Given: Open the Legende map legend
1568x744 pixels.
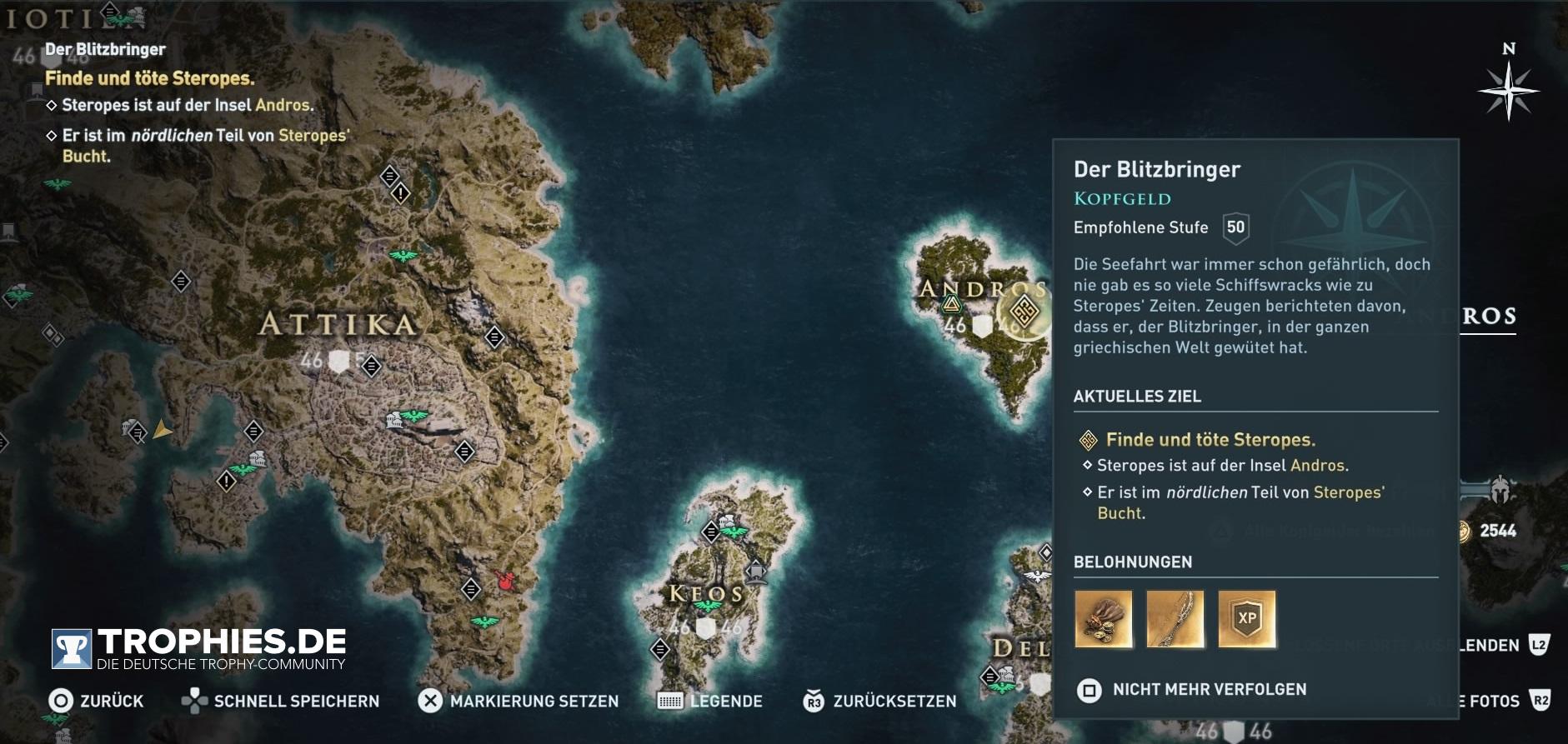Looking at the screenshot, I should pos(710,702).
